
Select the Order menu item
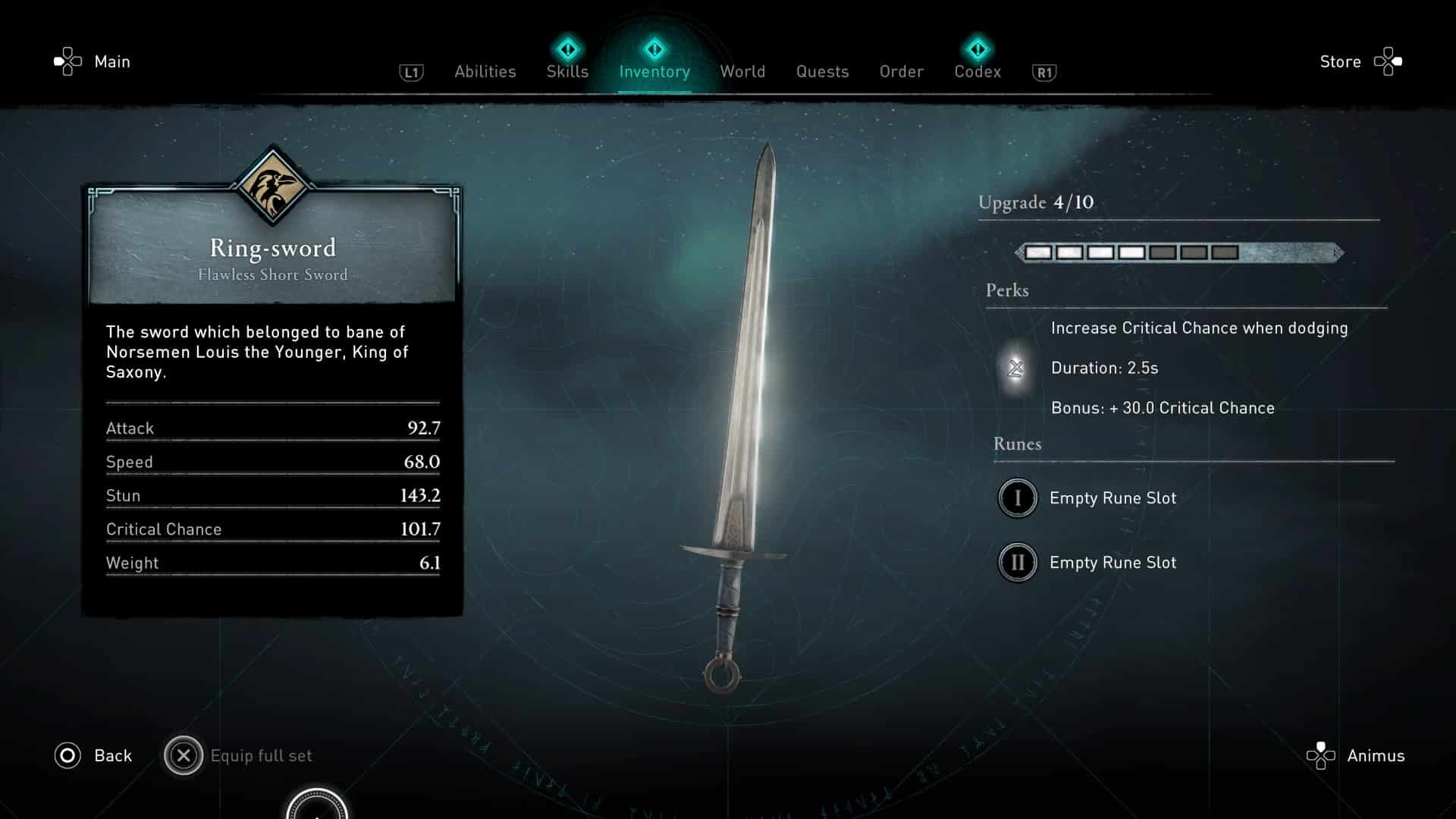coord(901,71)
